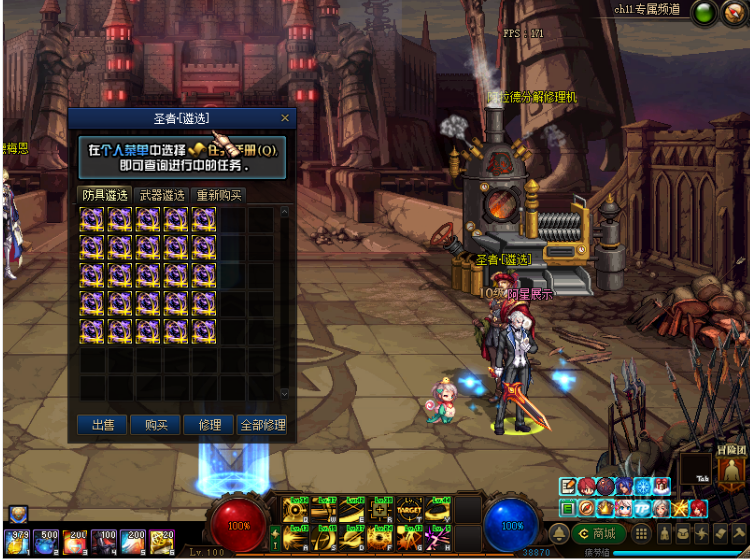
Task: Choose the 修理 repair button
Action: coord(209,425)
